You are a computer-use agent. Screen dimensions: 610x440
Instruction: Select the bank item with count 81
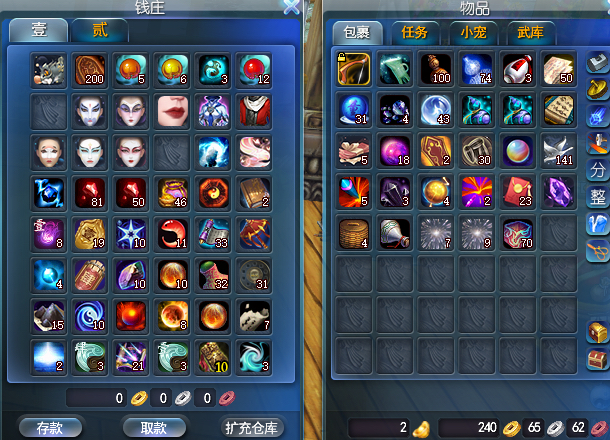(91, 191)
